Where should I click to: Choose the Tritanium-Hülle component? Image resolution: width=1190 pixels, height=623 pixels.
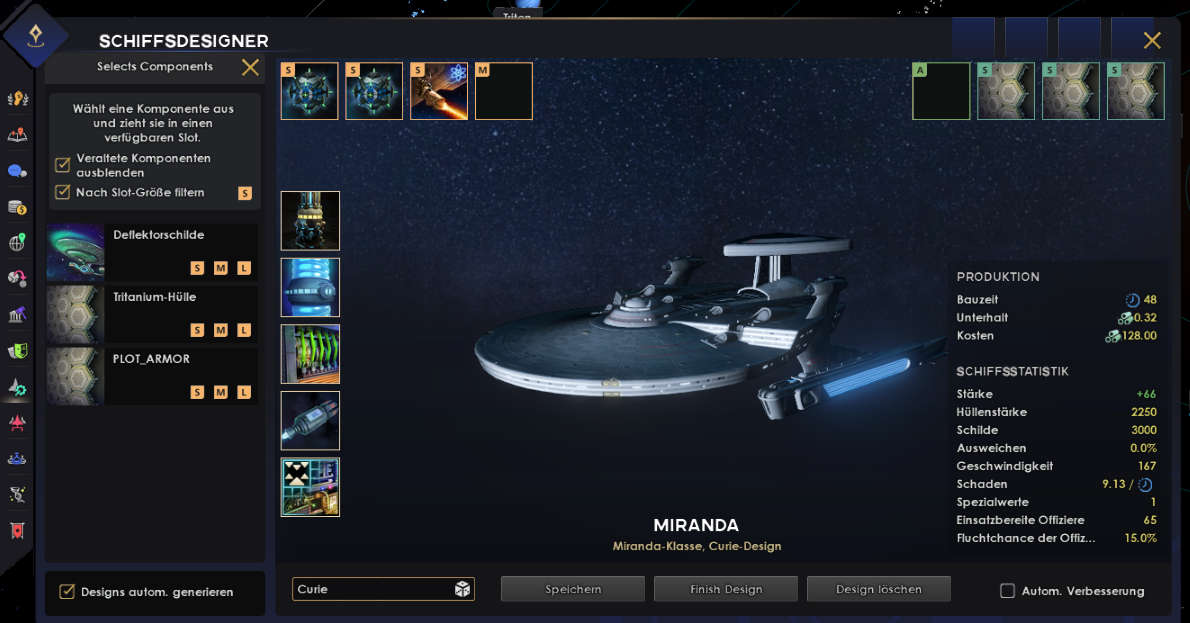click(152, 314)
